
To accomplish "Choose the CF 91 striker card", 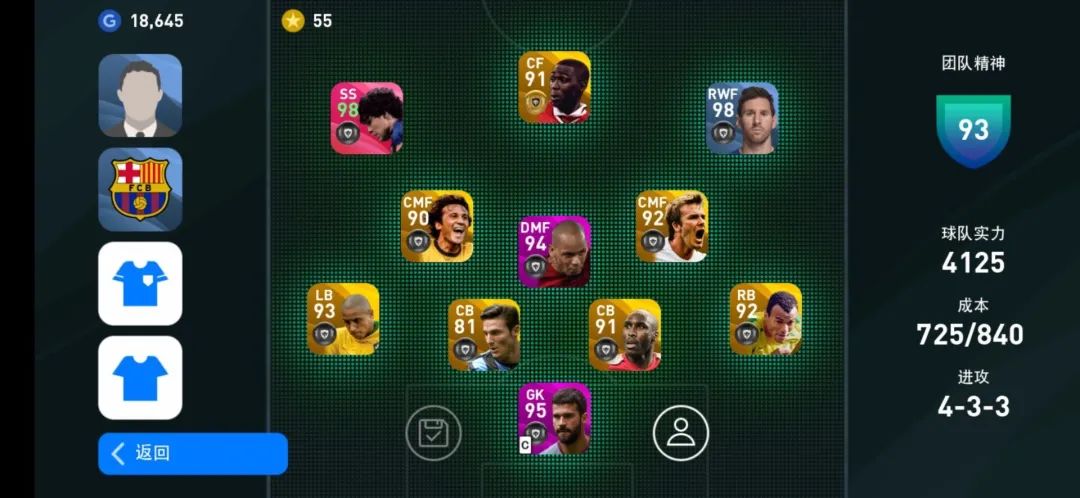I will click(x=554, y=88).
